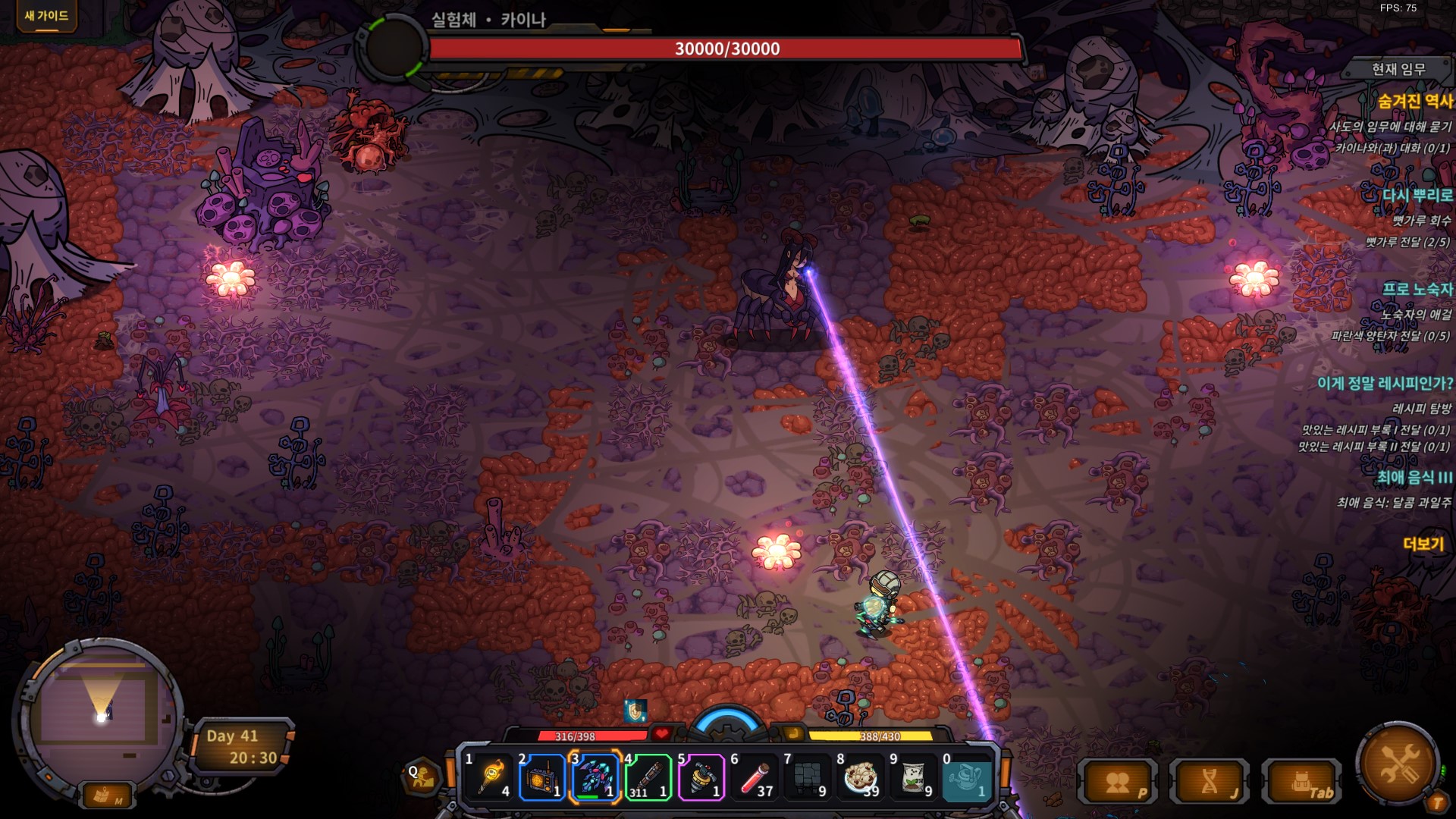Activate the digging mode icon

[422, 777]
